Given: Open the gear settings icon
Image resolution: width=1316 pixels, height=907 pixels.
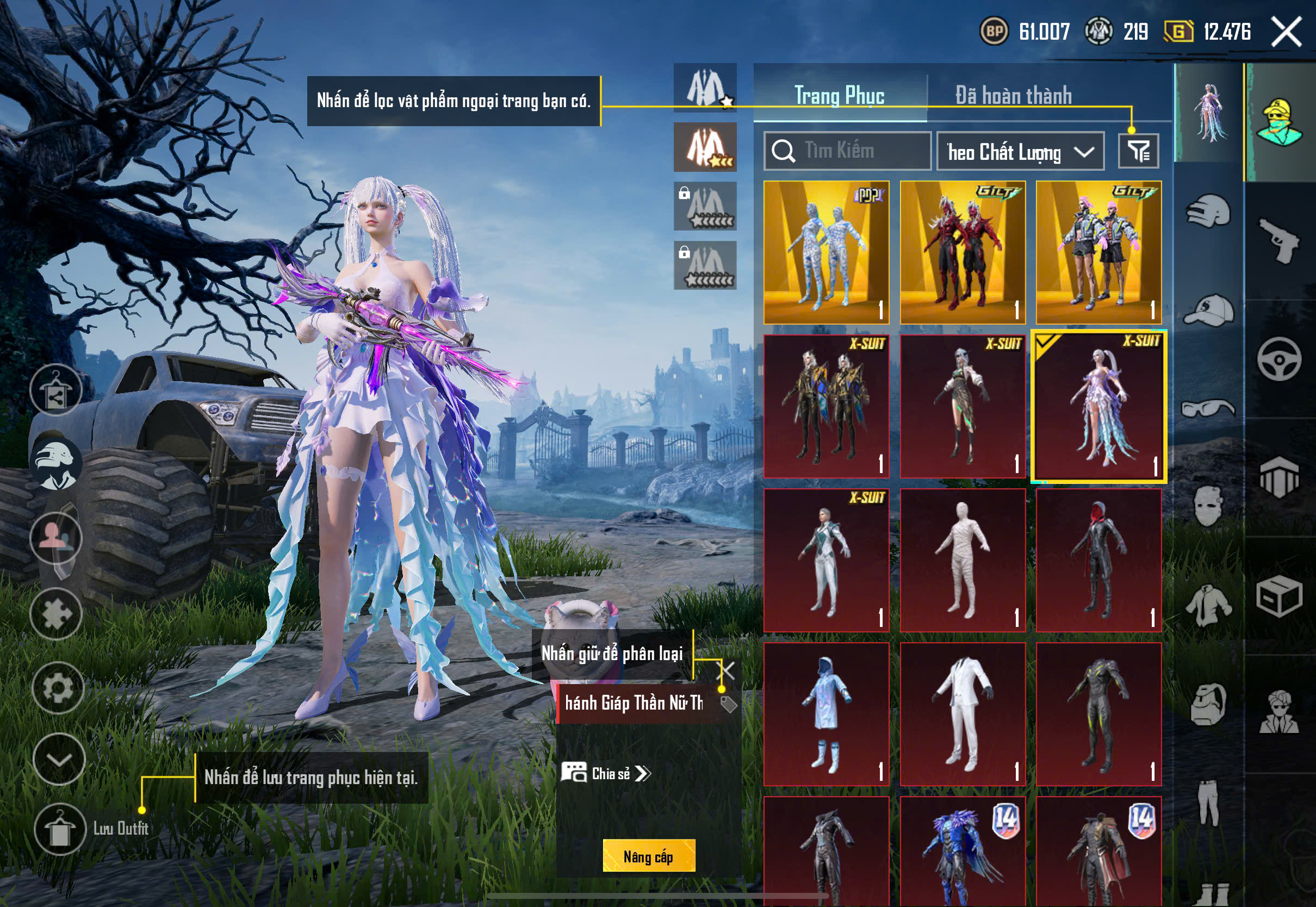Looking at the screenshot, I should pyautogui.click(x=58, y=688).
